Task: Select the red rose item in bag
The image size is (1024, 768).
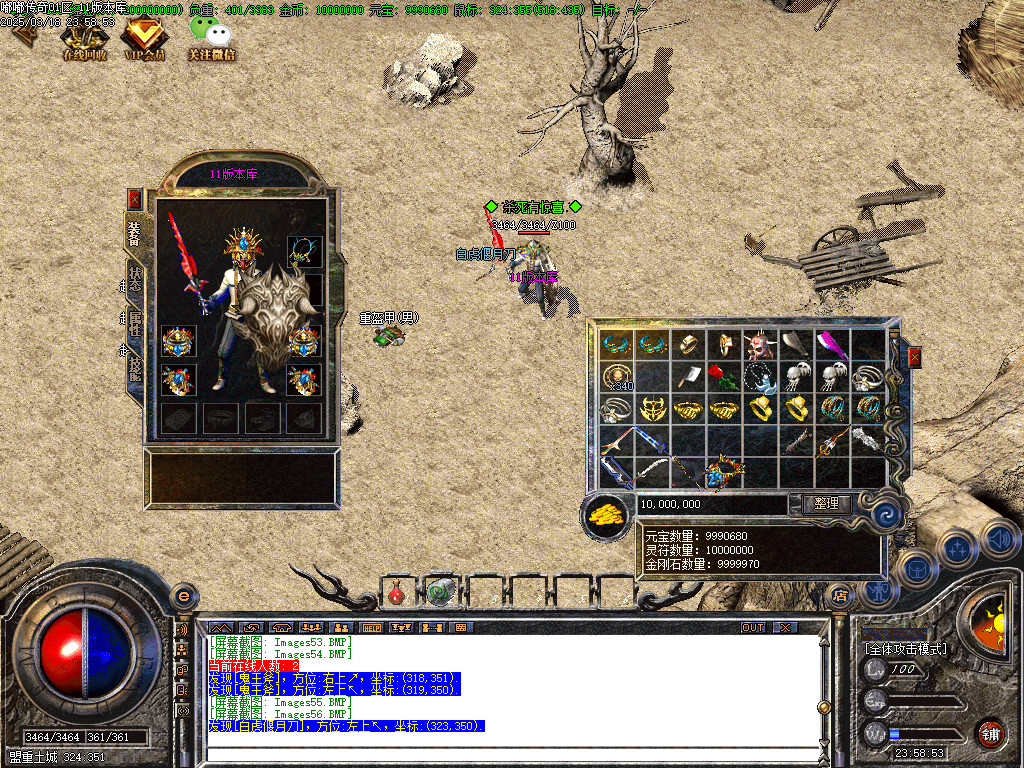Action: (722, 377)
